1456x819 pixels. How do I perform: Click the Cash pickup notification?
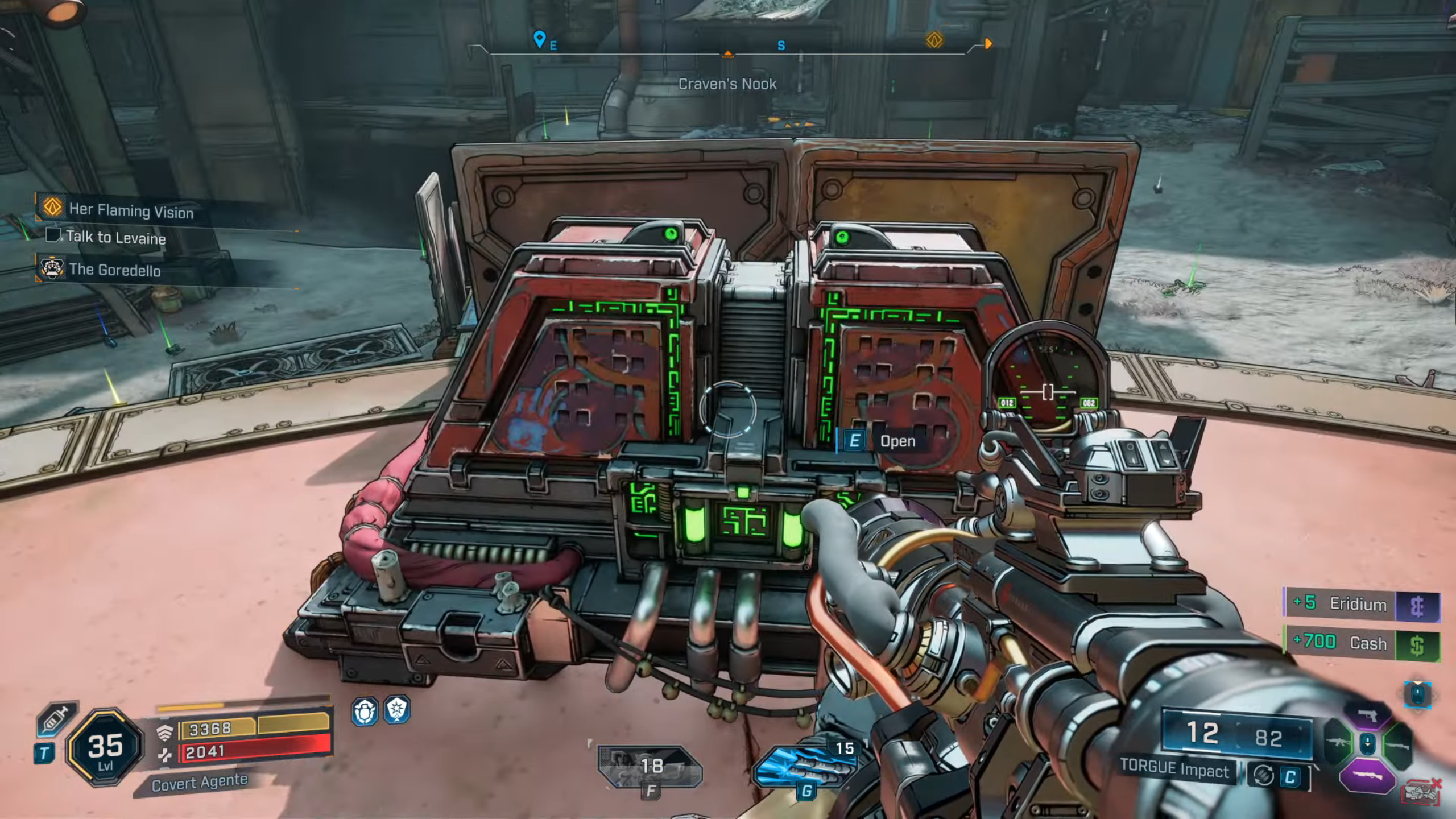coord(1360,643)
